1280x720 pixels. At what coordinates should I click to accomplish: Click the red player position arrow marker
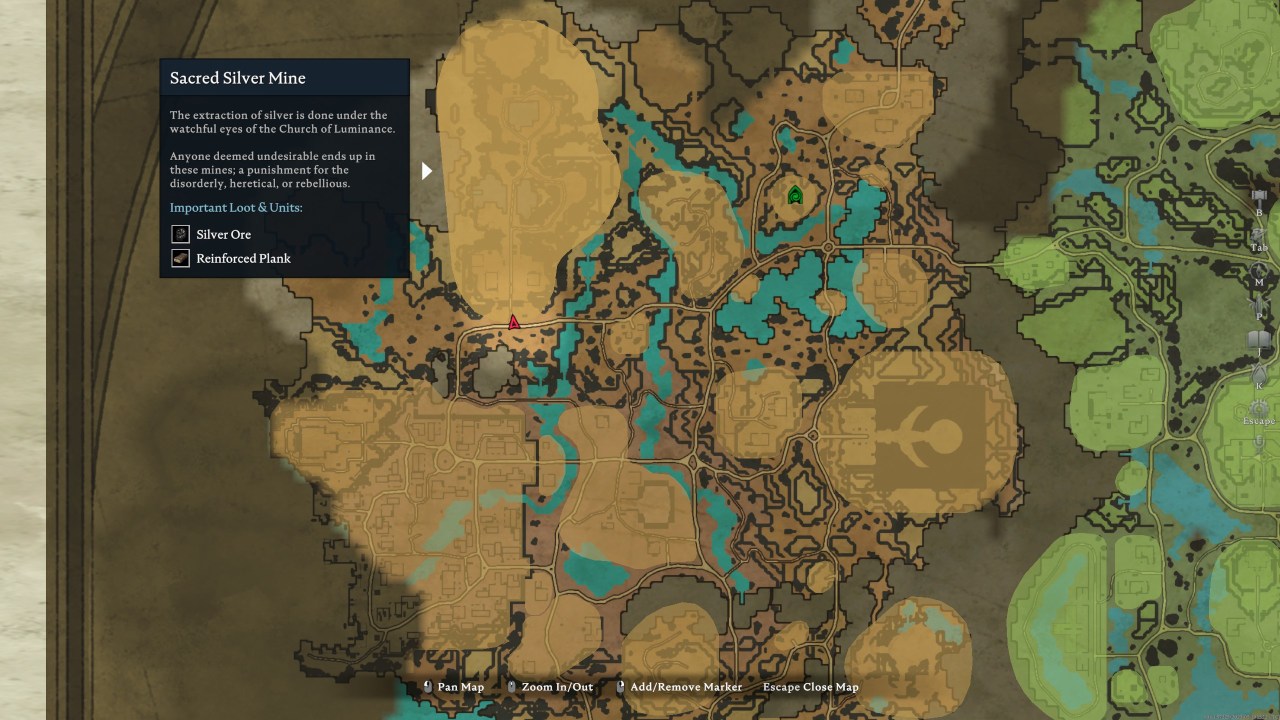point(512,321)
